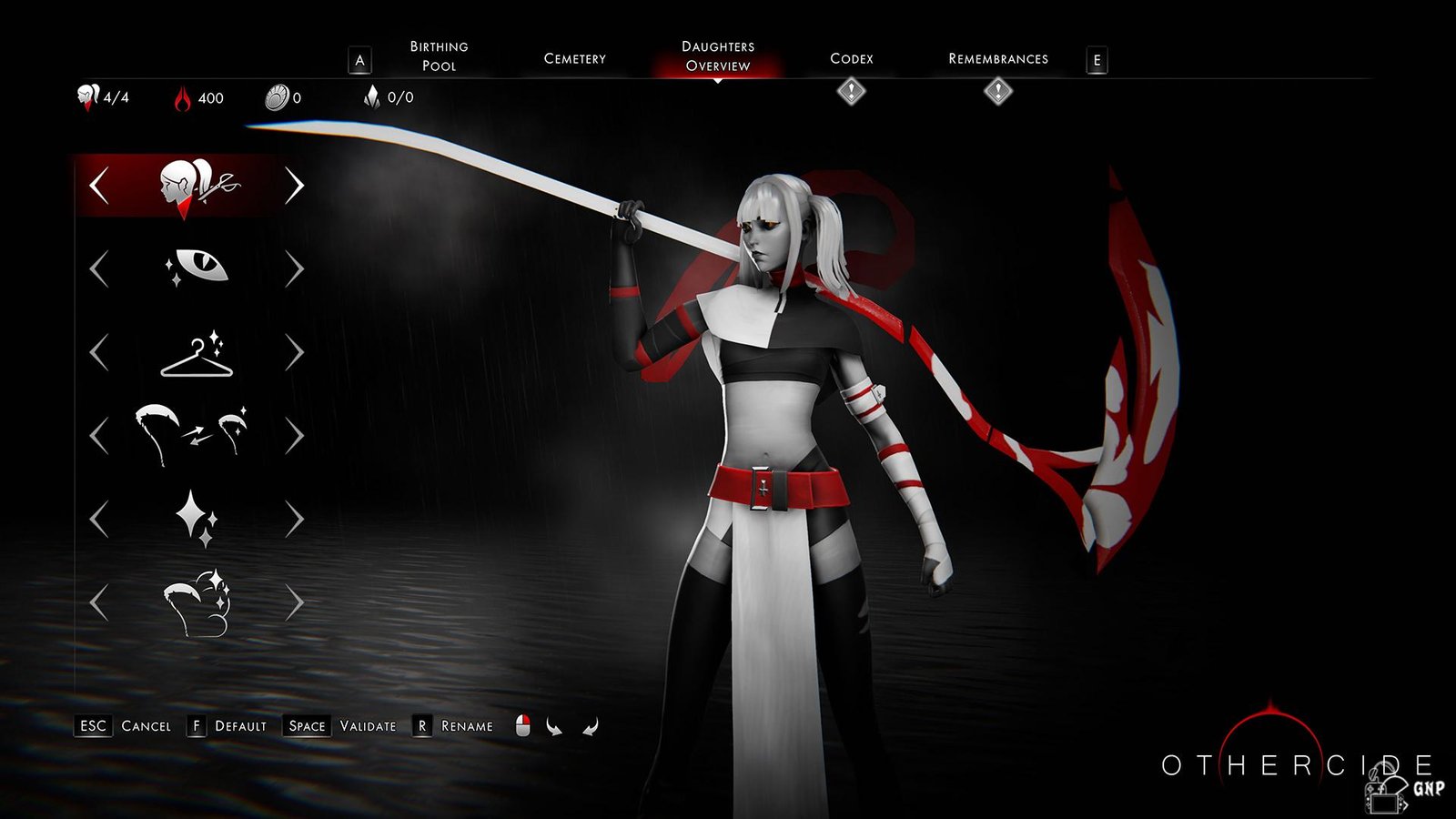Image resolution: width=1456 pixels, height=819 pixels.
Task: Switch to previous scythe weapon skin
Action: point(99,436)
